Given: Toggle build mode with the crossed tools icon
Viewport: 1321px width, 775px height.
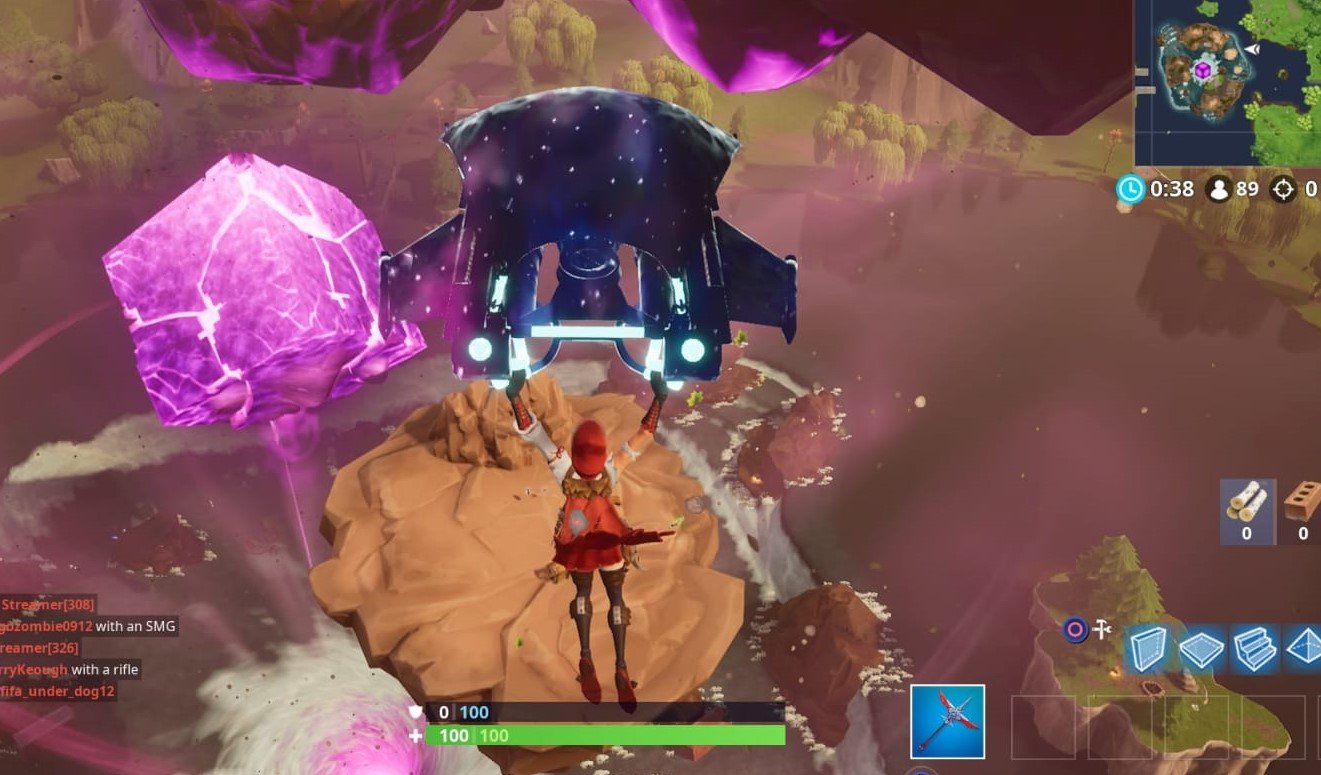Looking at the screenshot, I should 1102,629.
